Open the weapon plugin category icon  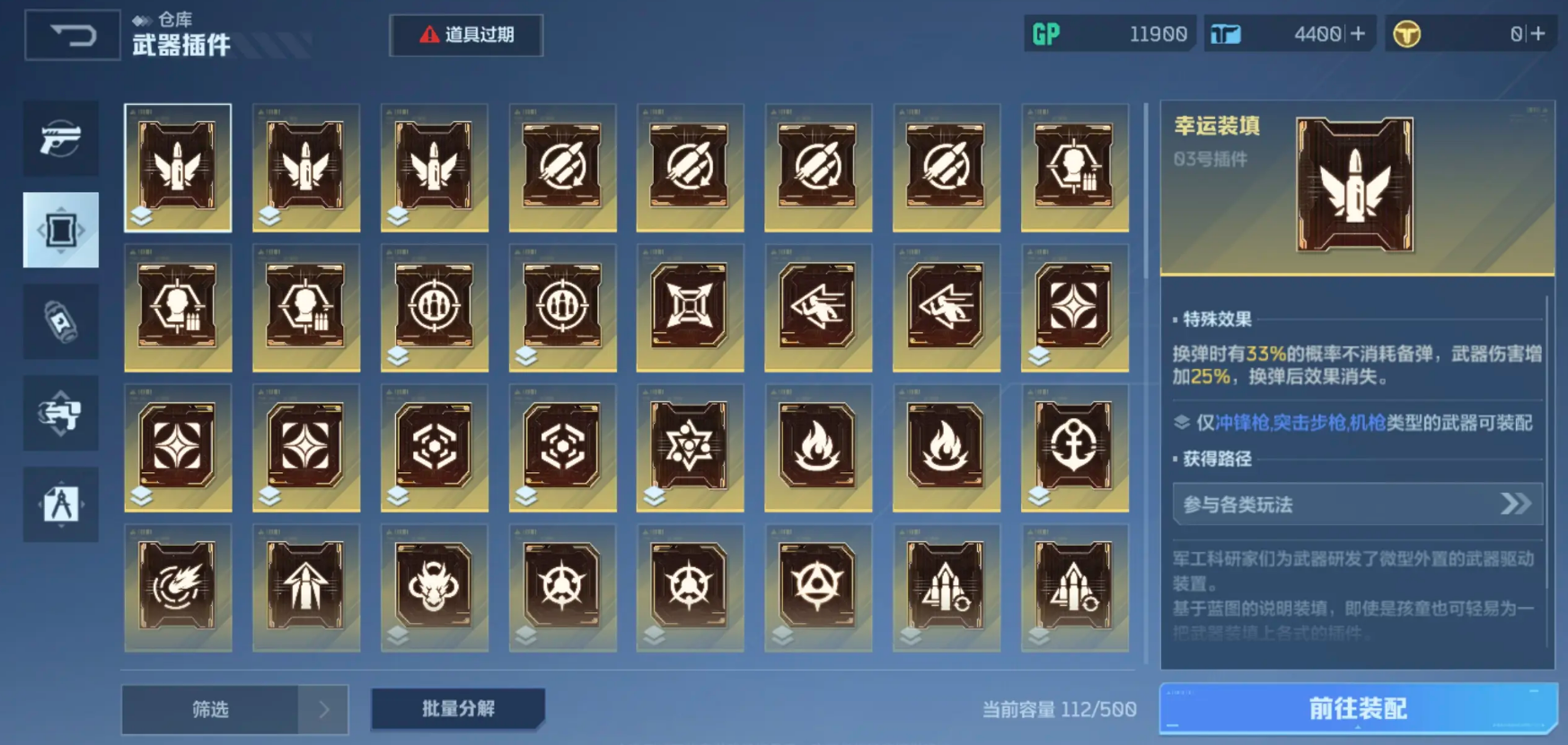click(61, 229)
